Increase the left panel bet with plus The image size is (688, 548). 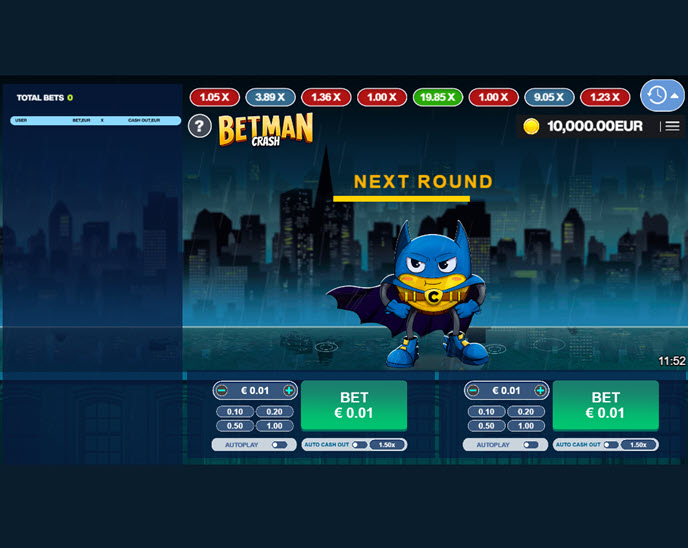[289, 390]
